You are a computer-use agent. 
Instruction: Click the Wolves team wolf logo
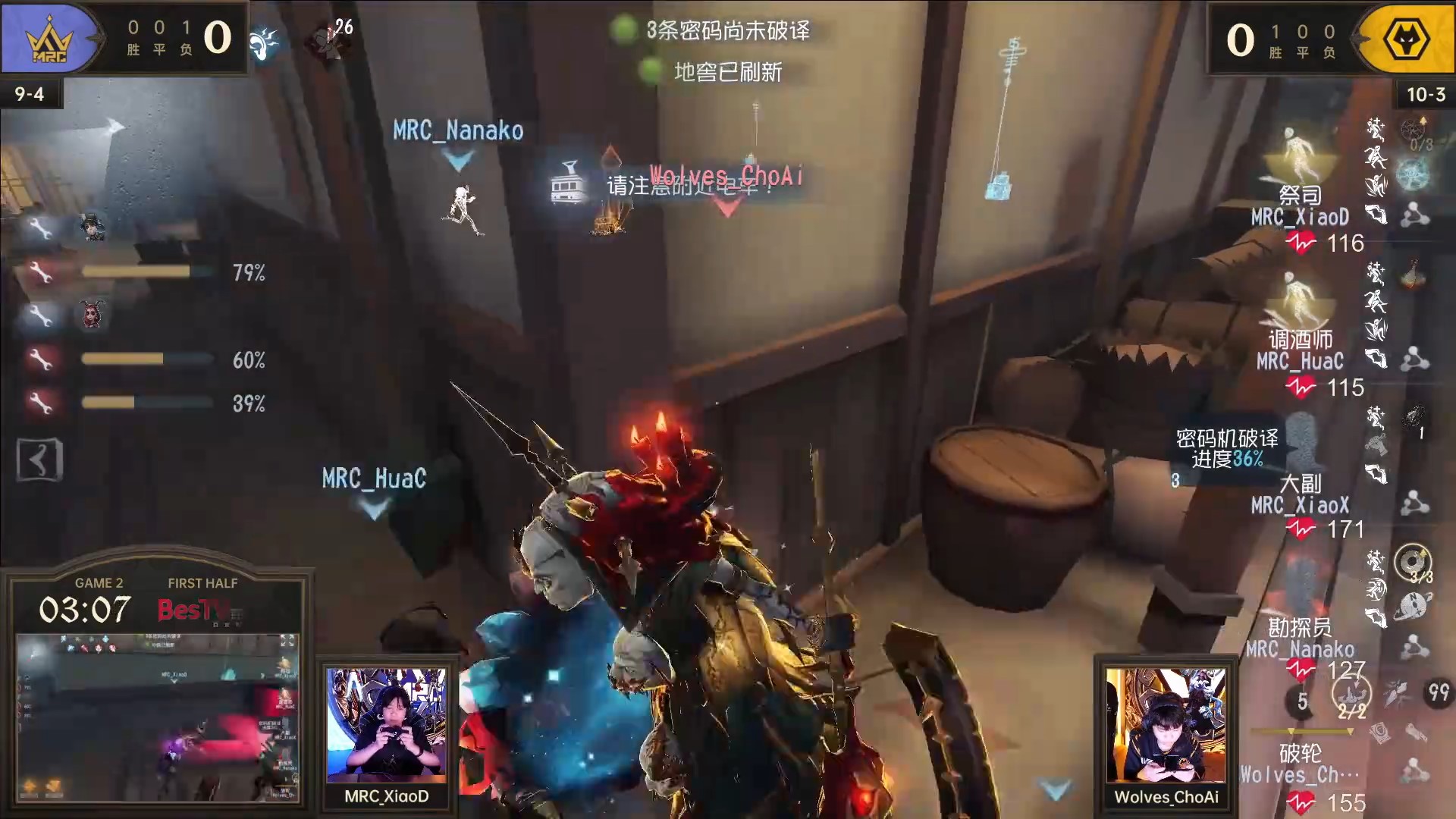(x=1406, y=39)
